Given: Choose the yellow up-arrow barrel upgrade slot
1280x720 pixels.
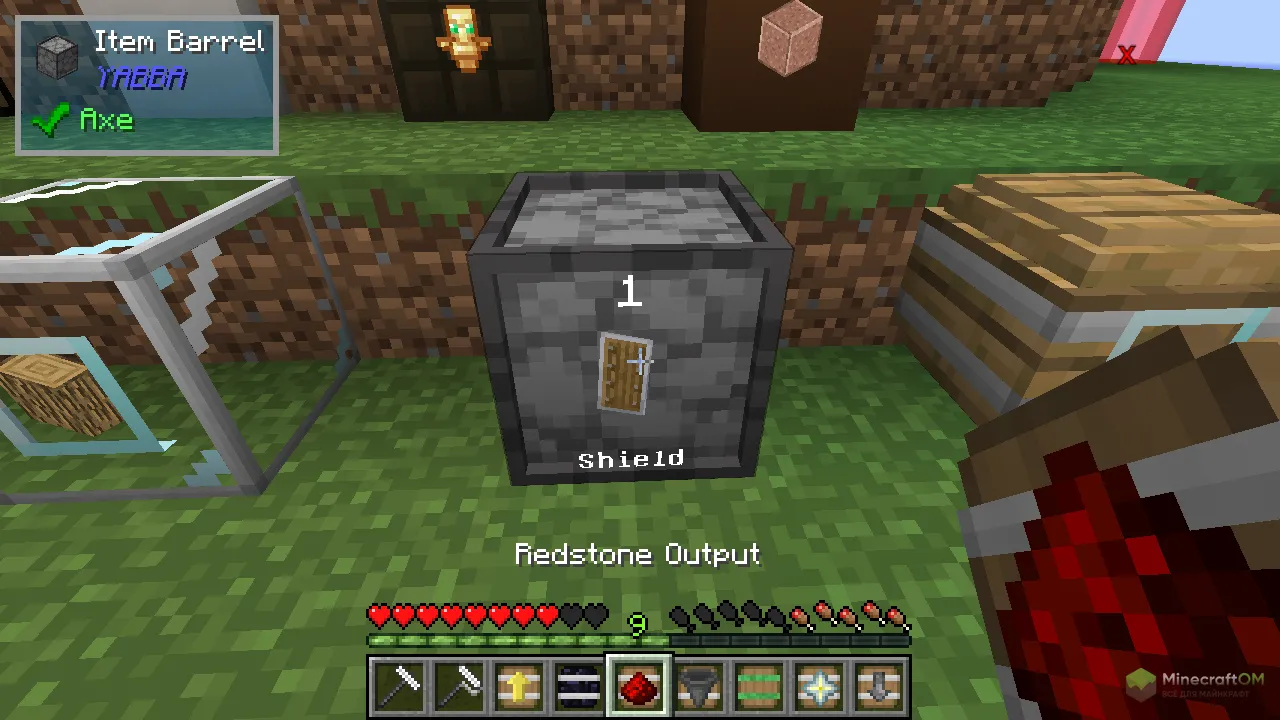Looking at the screenshot, I should [520, 687].
